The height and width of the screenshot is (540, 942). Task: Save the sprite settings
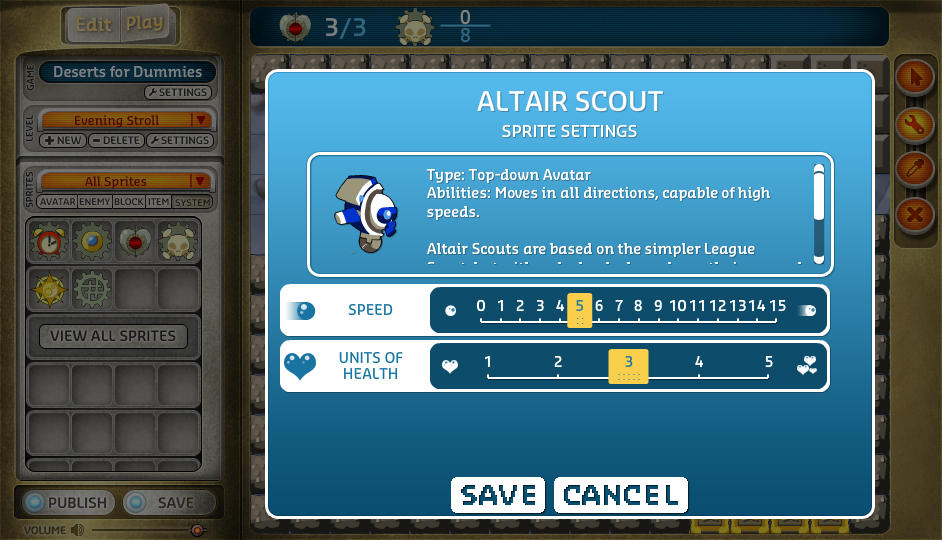(x=497, y=495)
